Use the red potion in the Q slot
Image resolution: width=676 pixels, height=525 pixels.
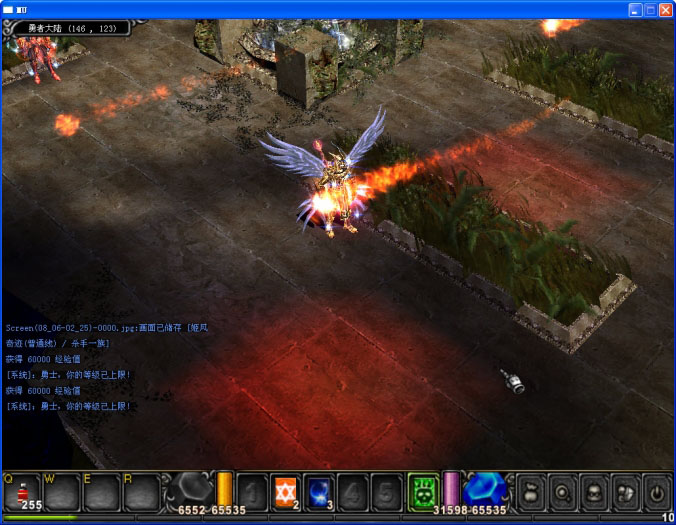click(22, 493)
